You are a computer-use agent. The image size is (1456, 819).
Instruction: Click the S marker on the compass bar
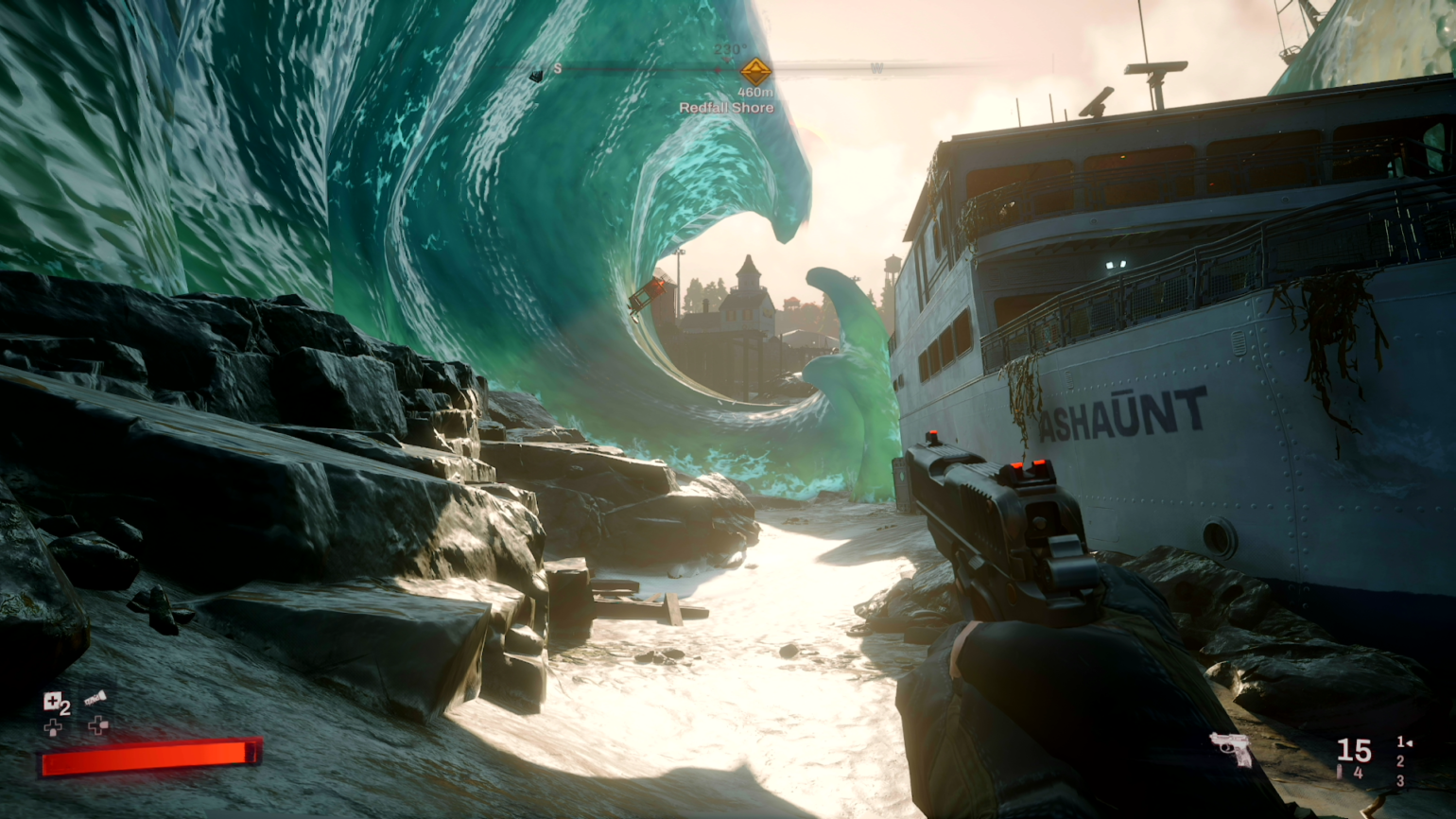557,69
